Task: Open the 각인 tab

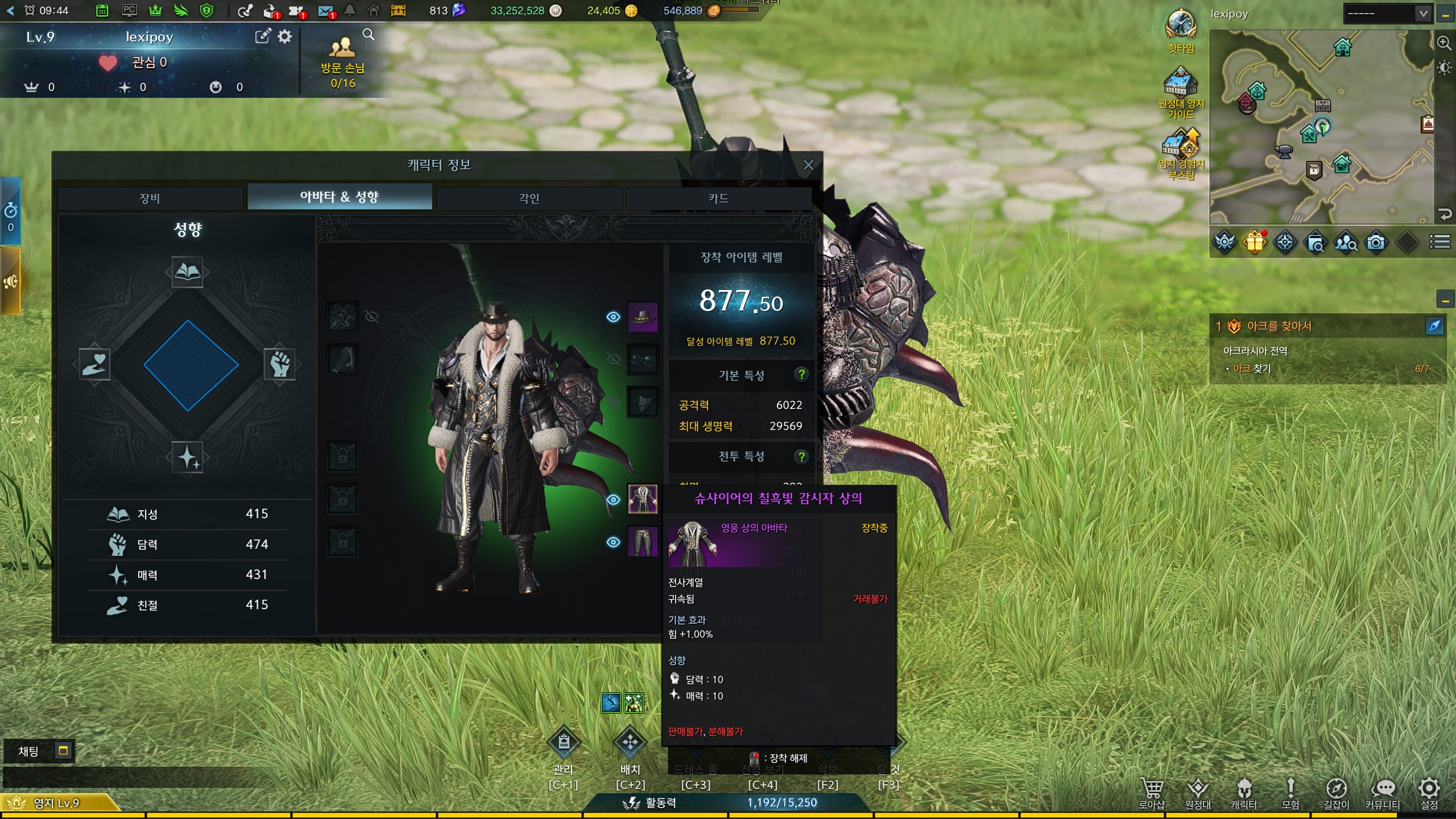Action: (529, 198)
